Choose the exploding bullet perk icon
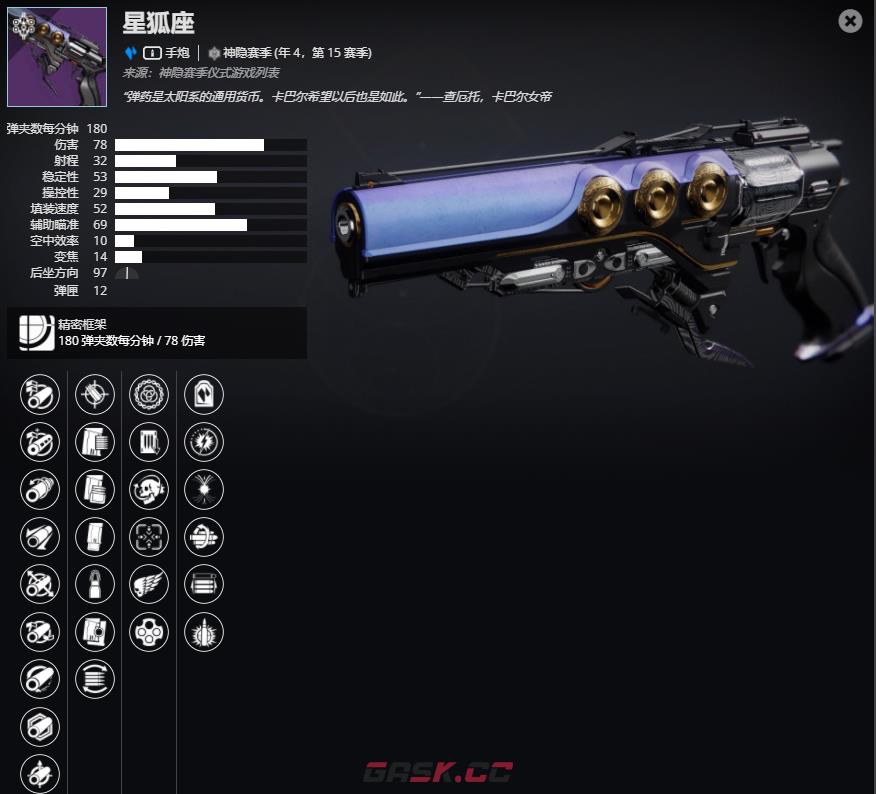Image resolution: width=876 pixels, height=794 pixels. [204, 632]
